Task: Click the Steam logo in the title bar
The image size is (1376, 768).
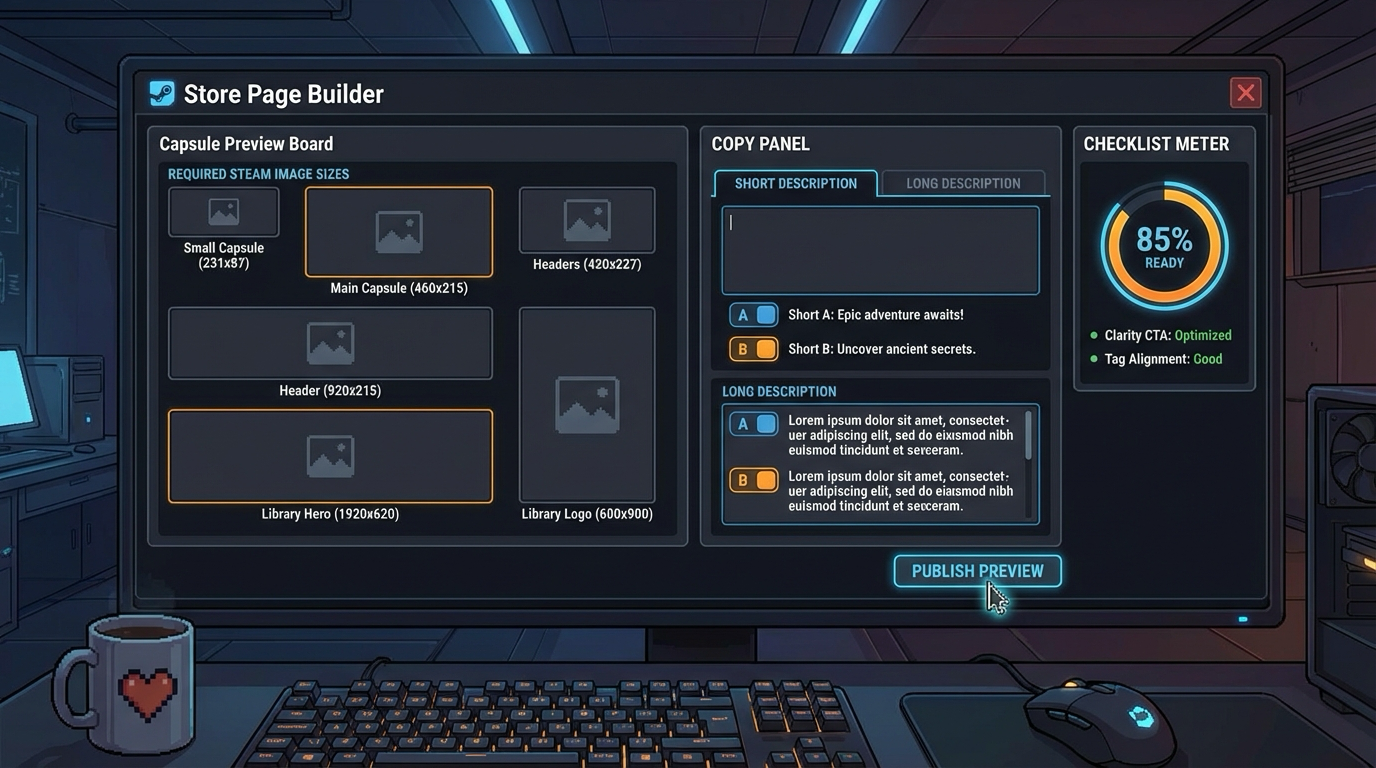Action: (x=161, y=93)
